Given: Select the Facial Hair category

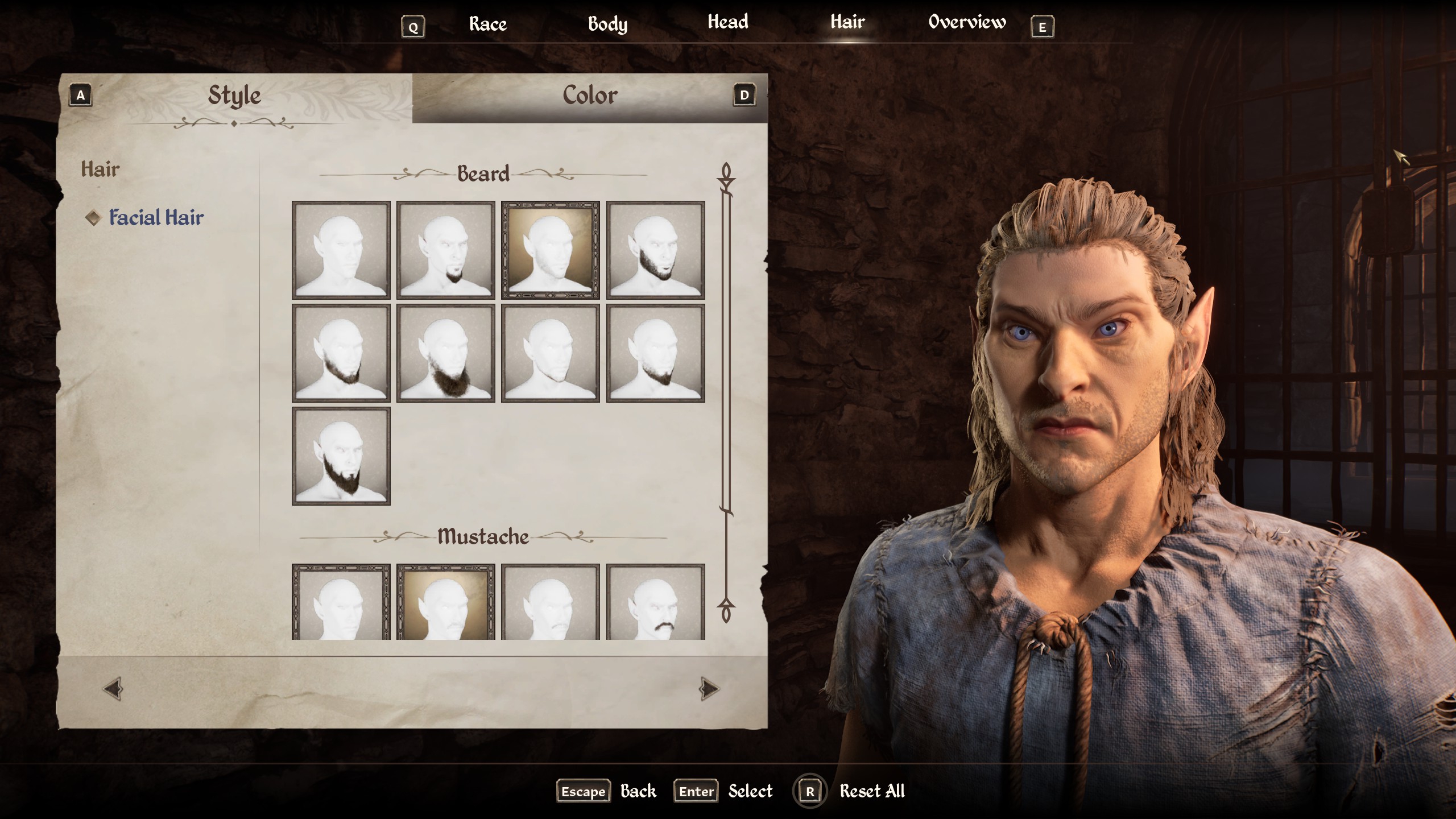Looking at the screenshot, I should [x=156, y=218].
